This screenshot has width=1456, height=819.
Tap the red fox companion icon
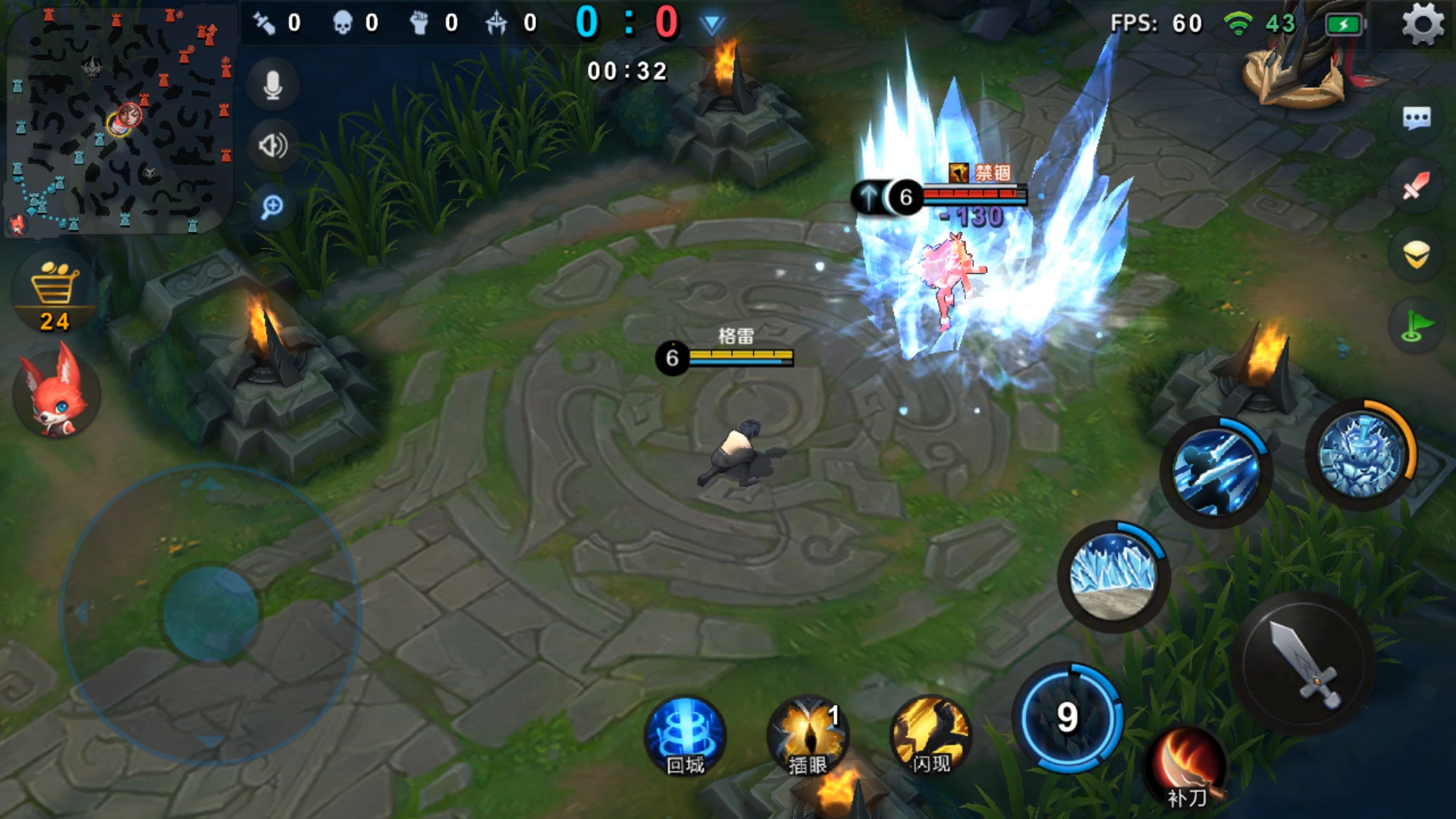click(x=56, y=391)
